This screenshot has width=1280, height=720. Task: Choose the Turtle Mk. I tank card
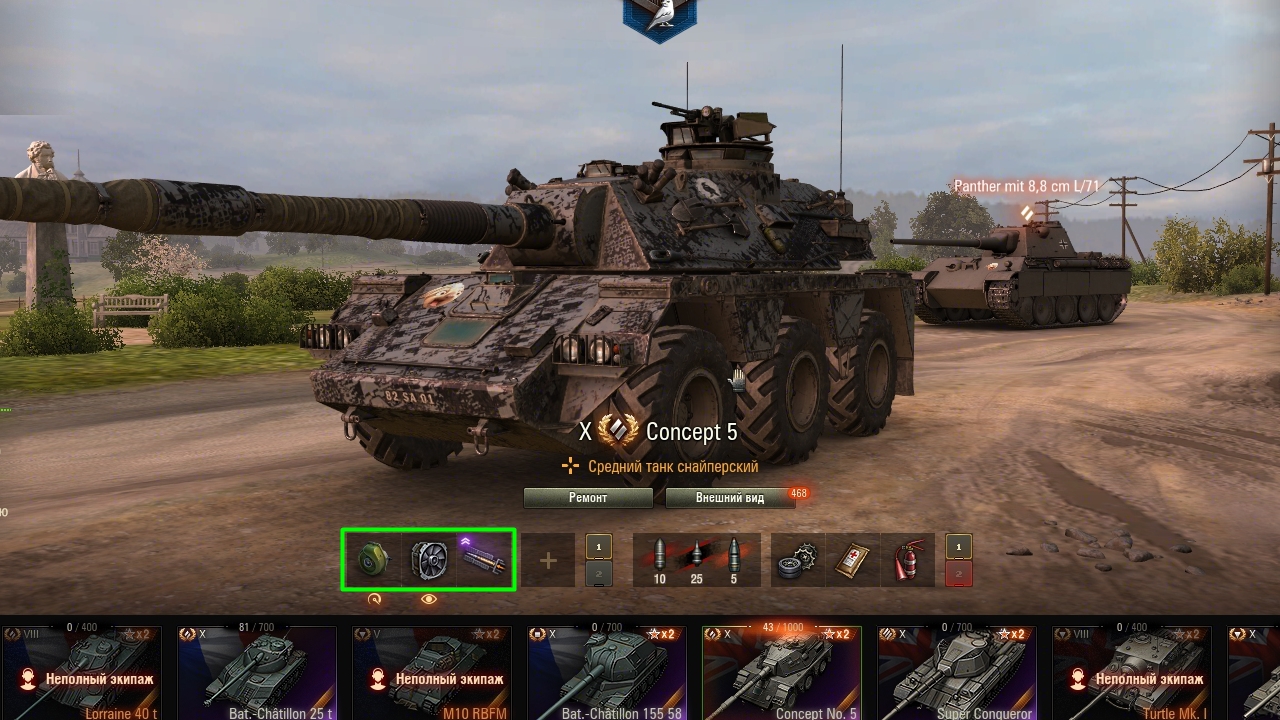1132,673
